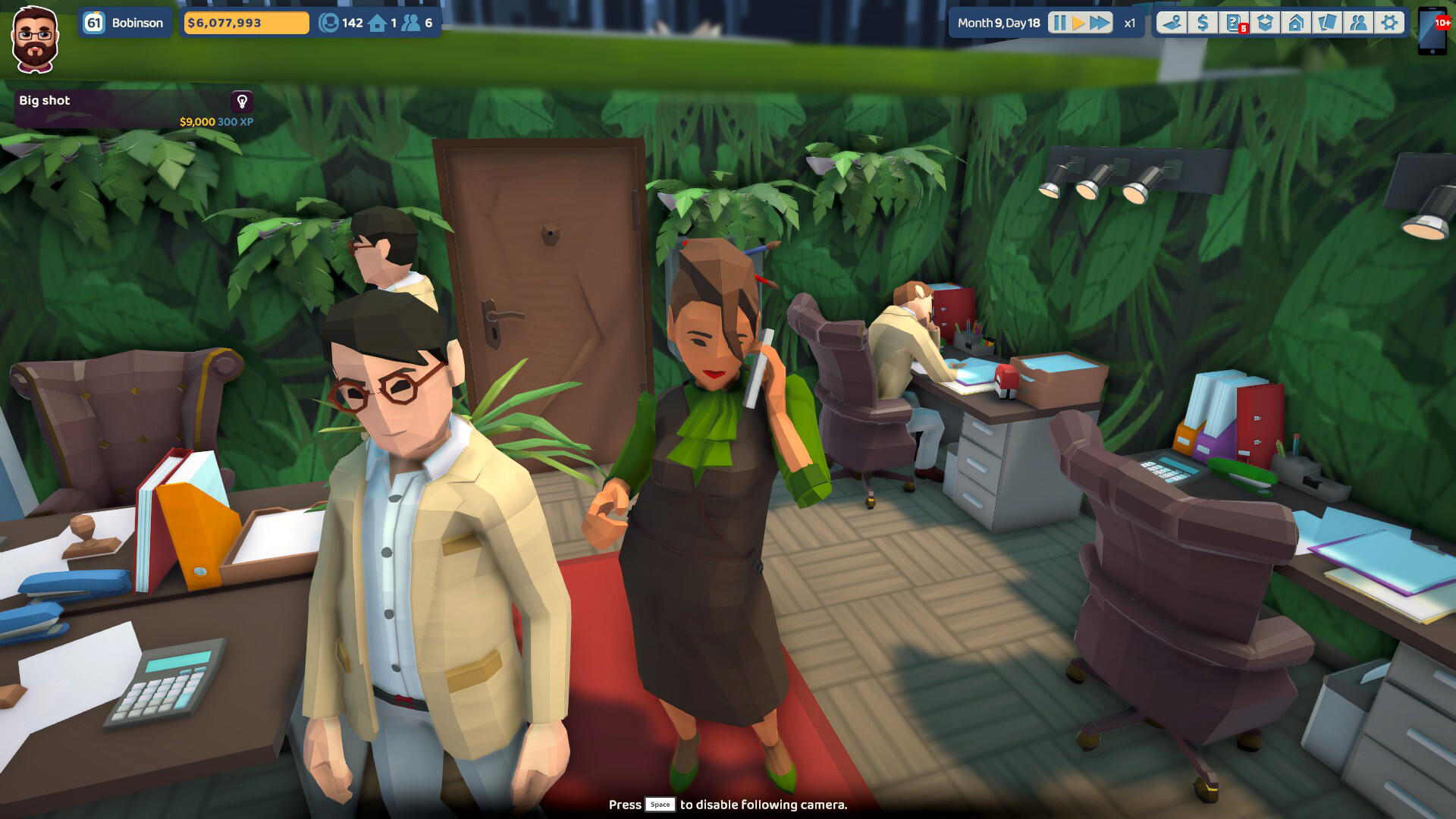
Task: Open the employees people icon
Action: [x=1357, y=23]
